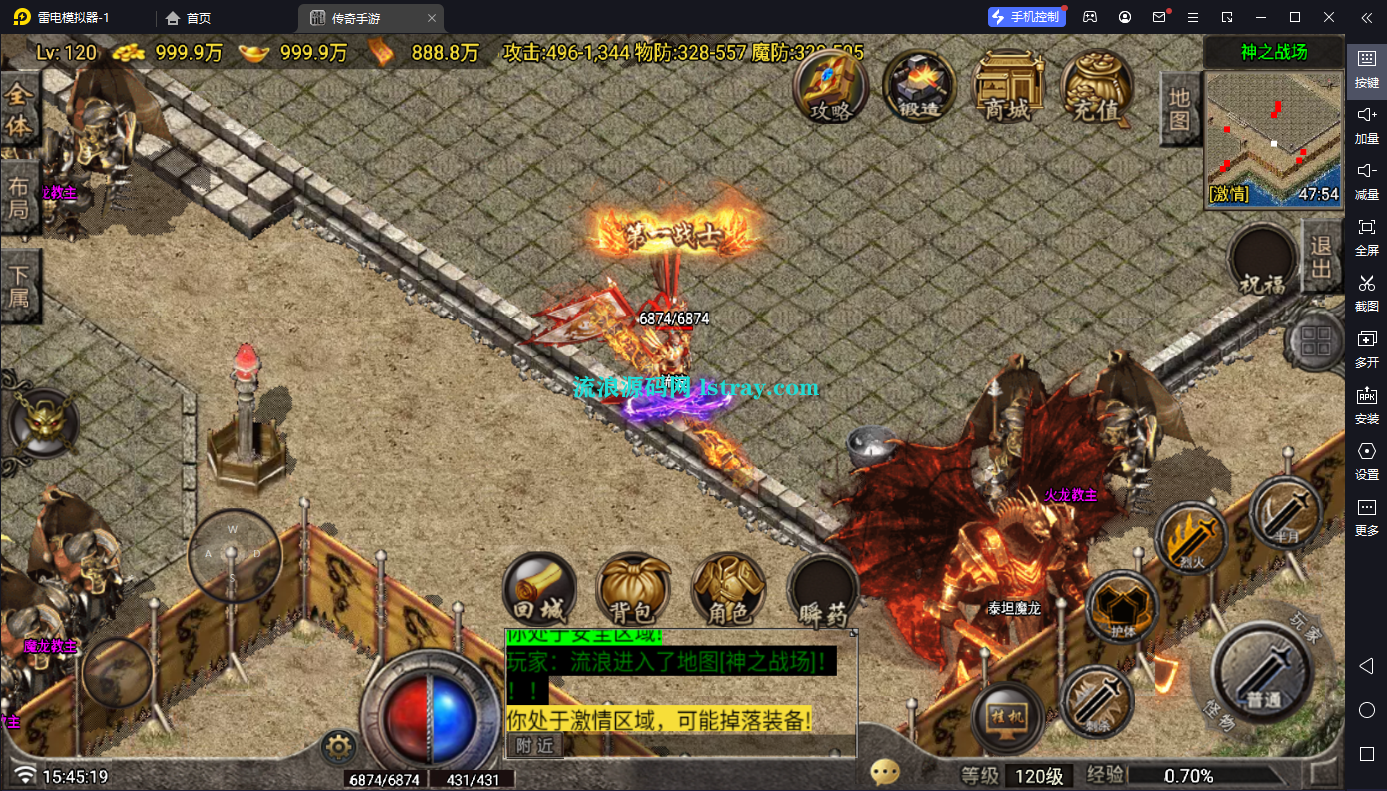
Task: Open the 充值 recharge menu
Action: (1096, 87)
